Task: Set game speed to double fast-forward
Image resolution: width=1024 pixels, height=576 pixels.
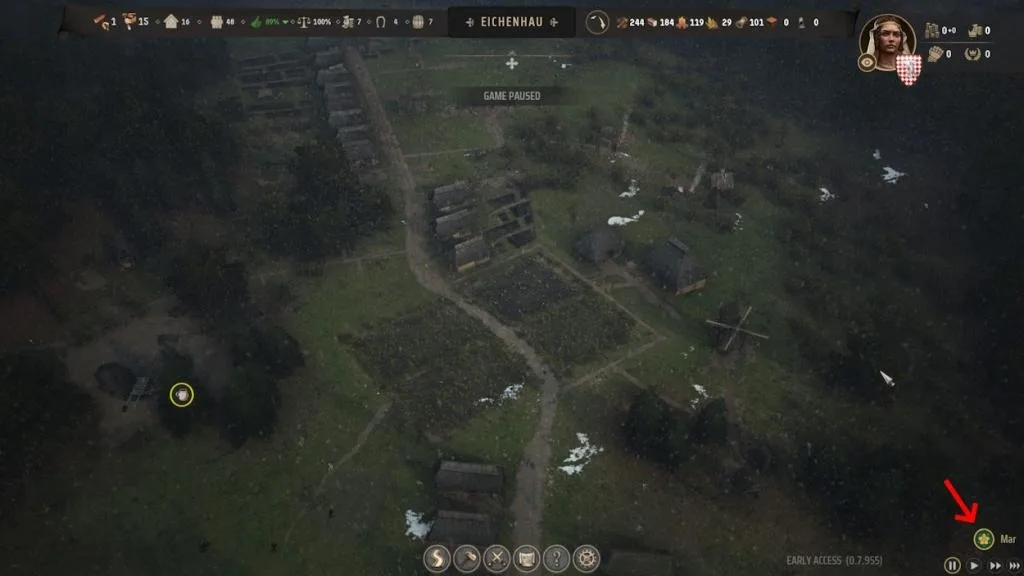Action: pyautogui.click(x=995, y=565)
